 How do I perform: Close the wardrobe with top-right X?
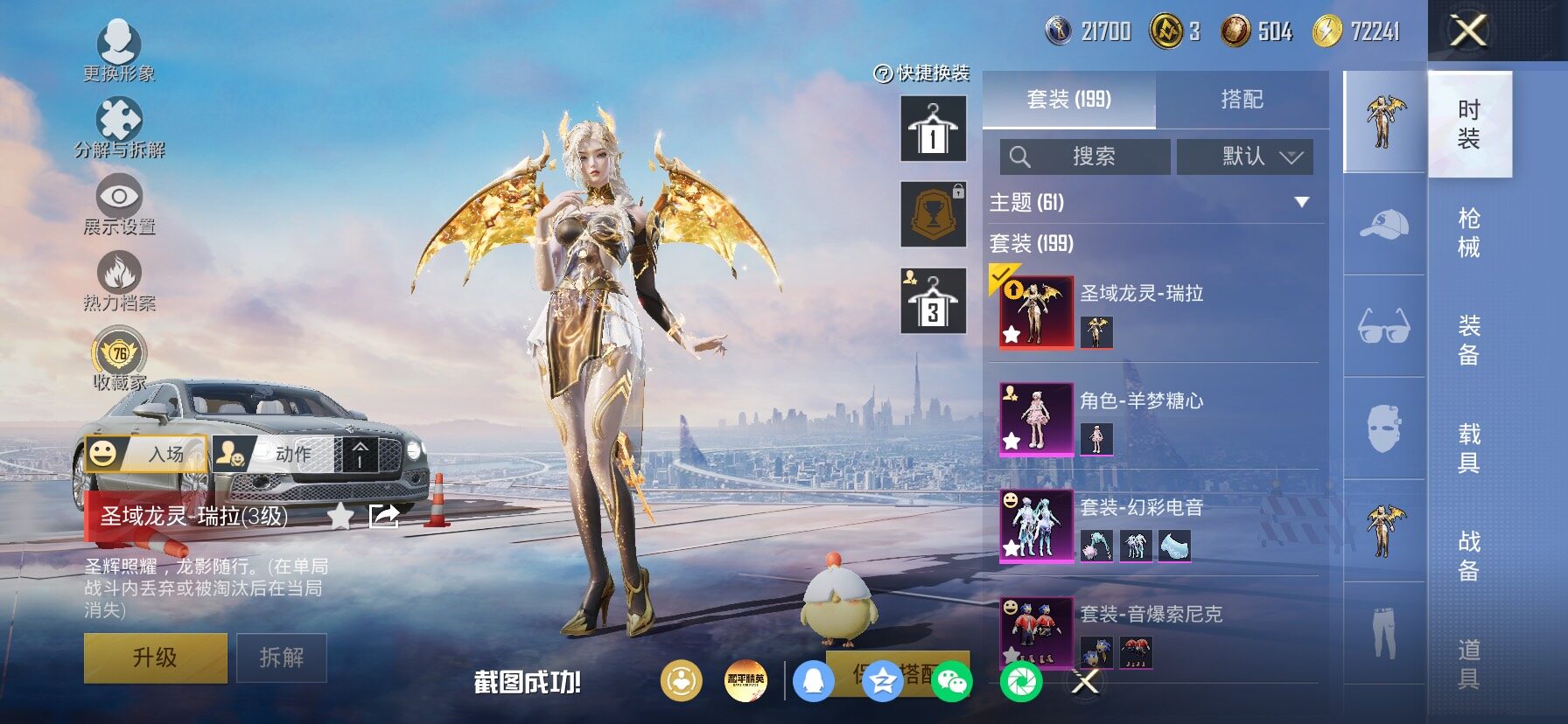click(x=1468, y=31)
